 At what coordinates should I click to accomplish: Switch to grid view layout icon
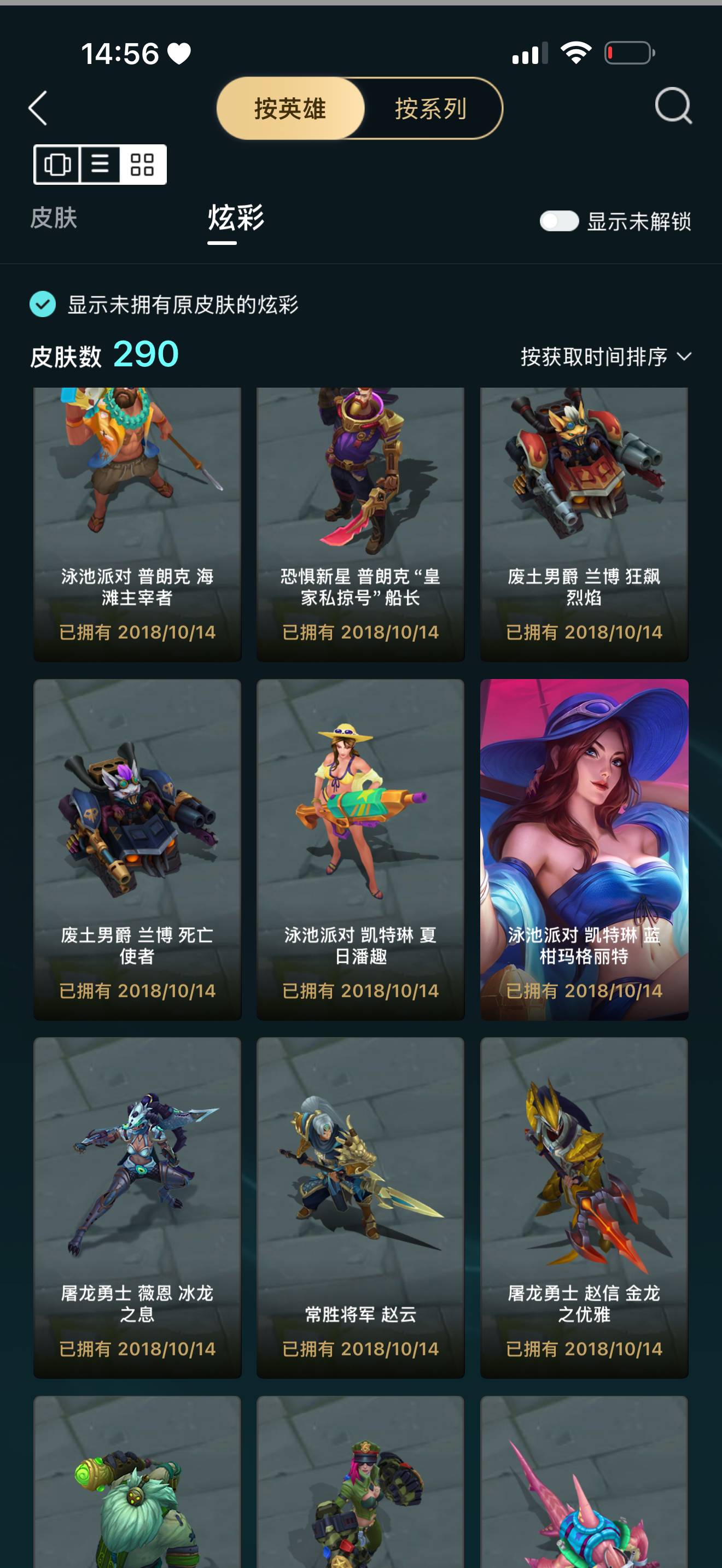click(x=142, y=165)
